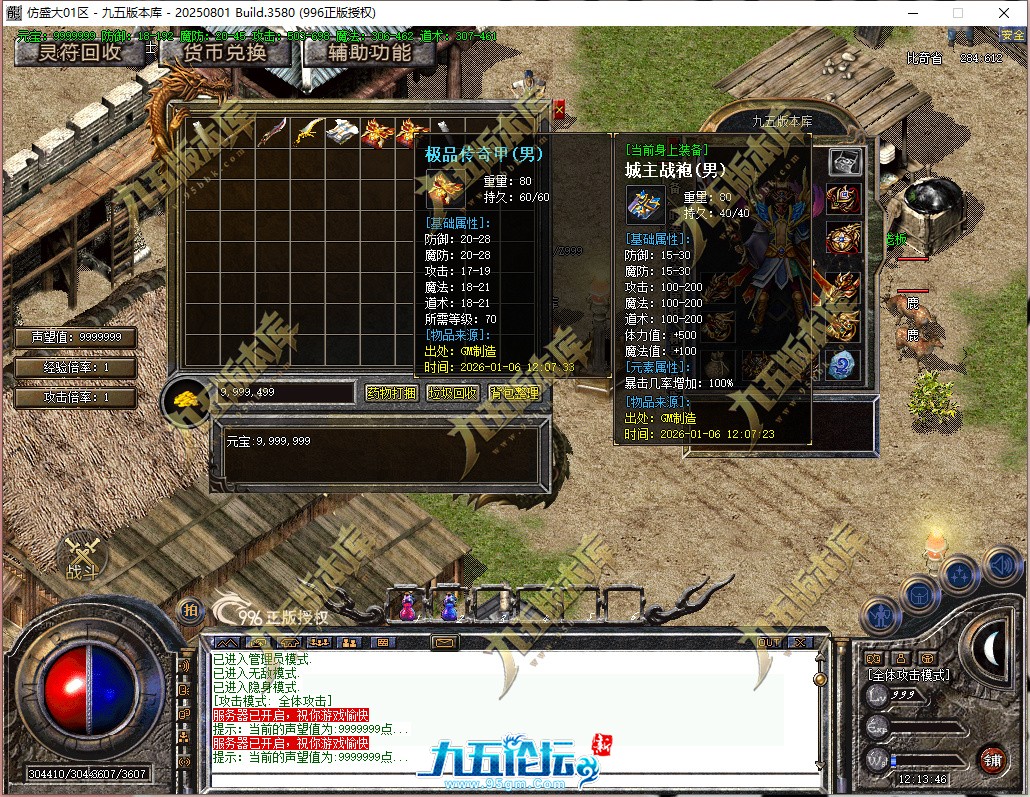
Task: Use the red potion in the hotbar
Action: (407, 605)
